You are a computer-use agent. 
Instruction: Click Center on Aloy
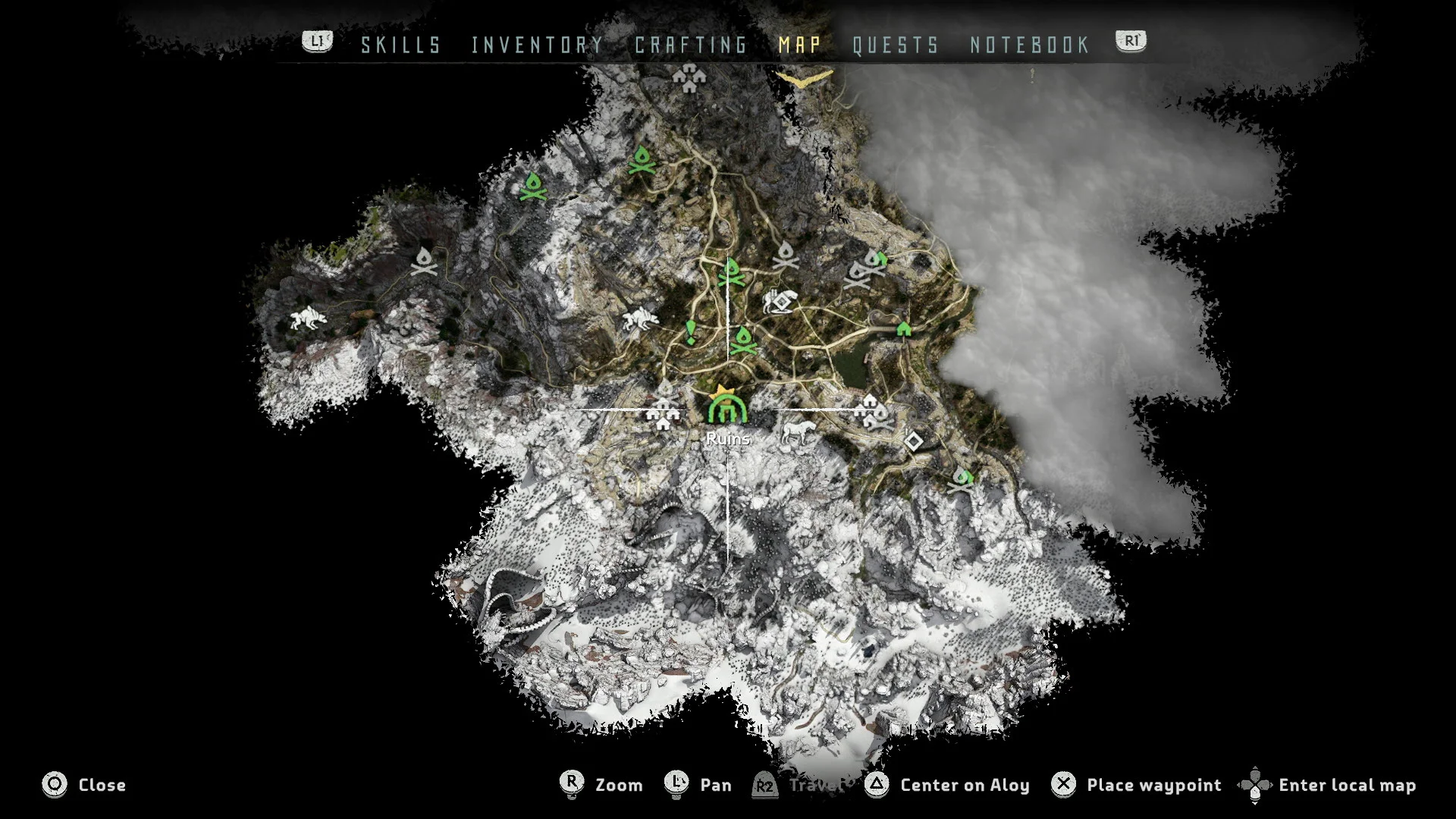pyautogui.click(x=963, y=785)
